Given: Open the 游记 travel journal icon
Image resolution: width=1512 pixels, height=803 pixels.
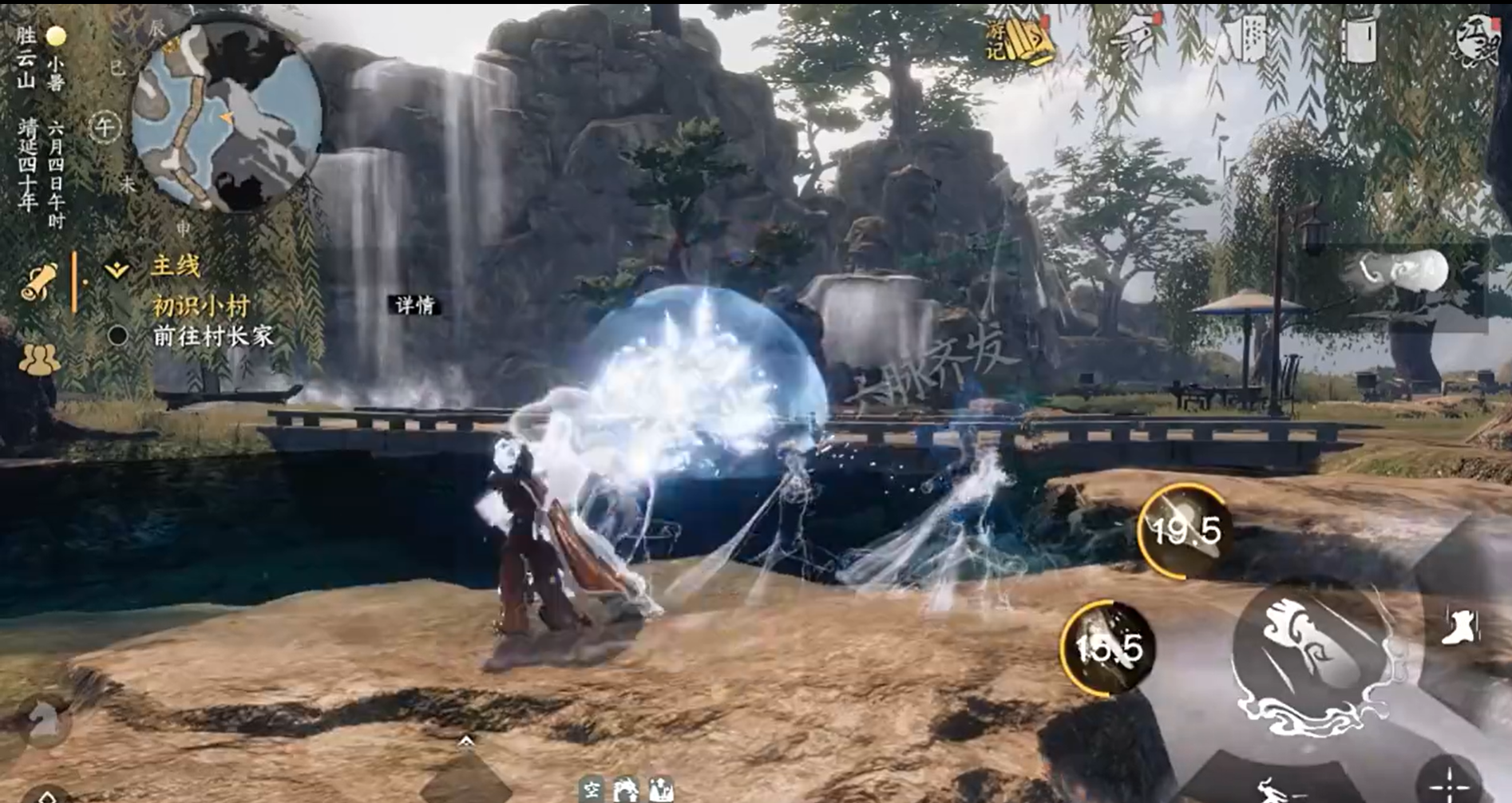Looking at the screenshot, I should (1018, 40).
